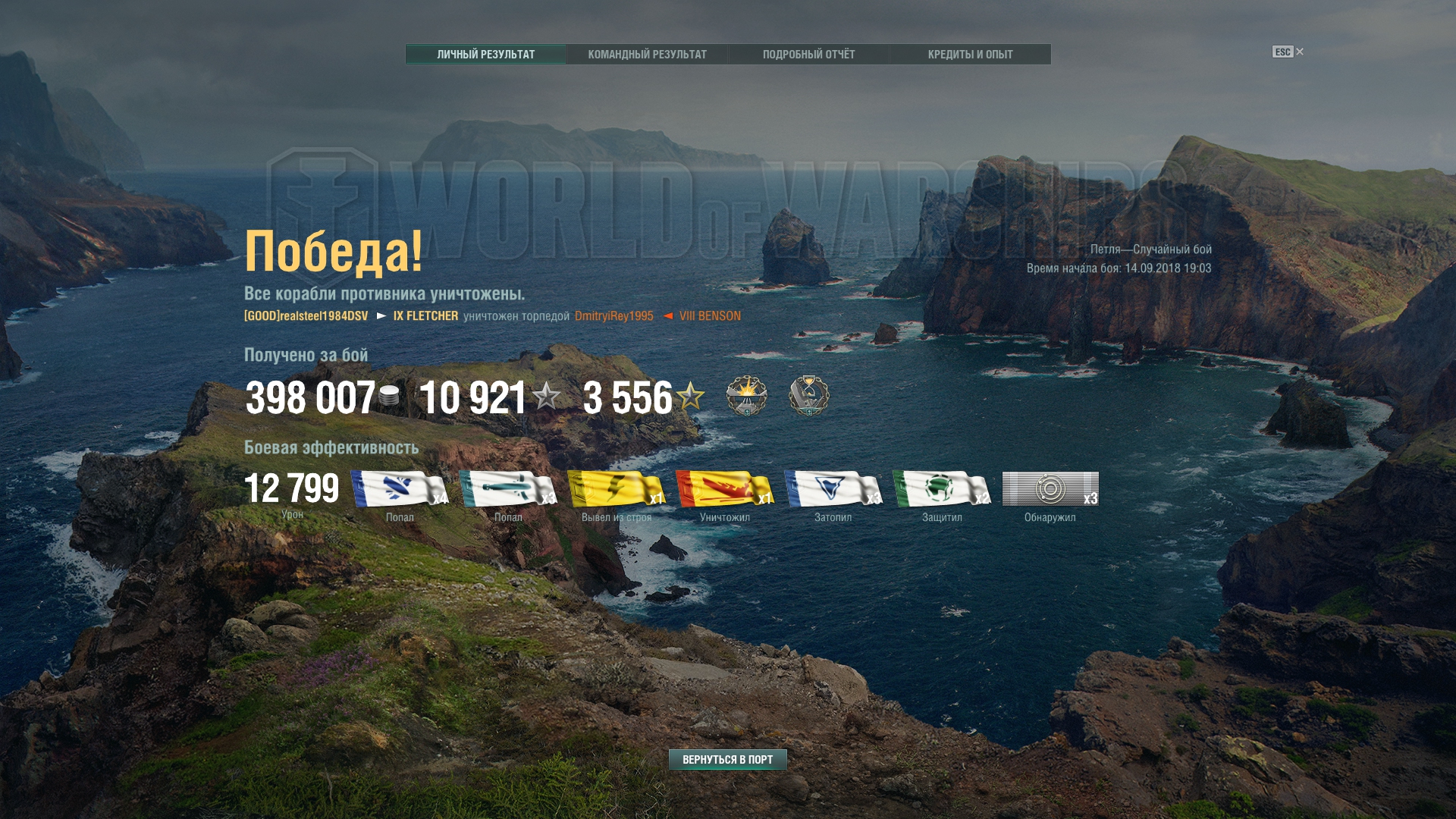Viewport: 1456px width, 819px height.
Task: Click the player name DmitryiRey1995
Action: click(613, 316)
